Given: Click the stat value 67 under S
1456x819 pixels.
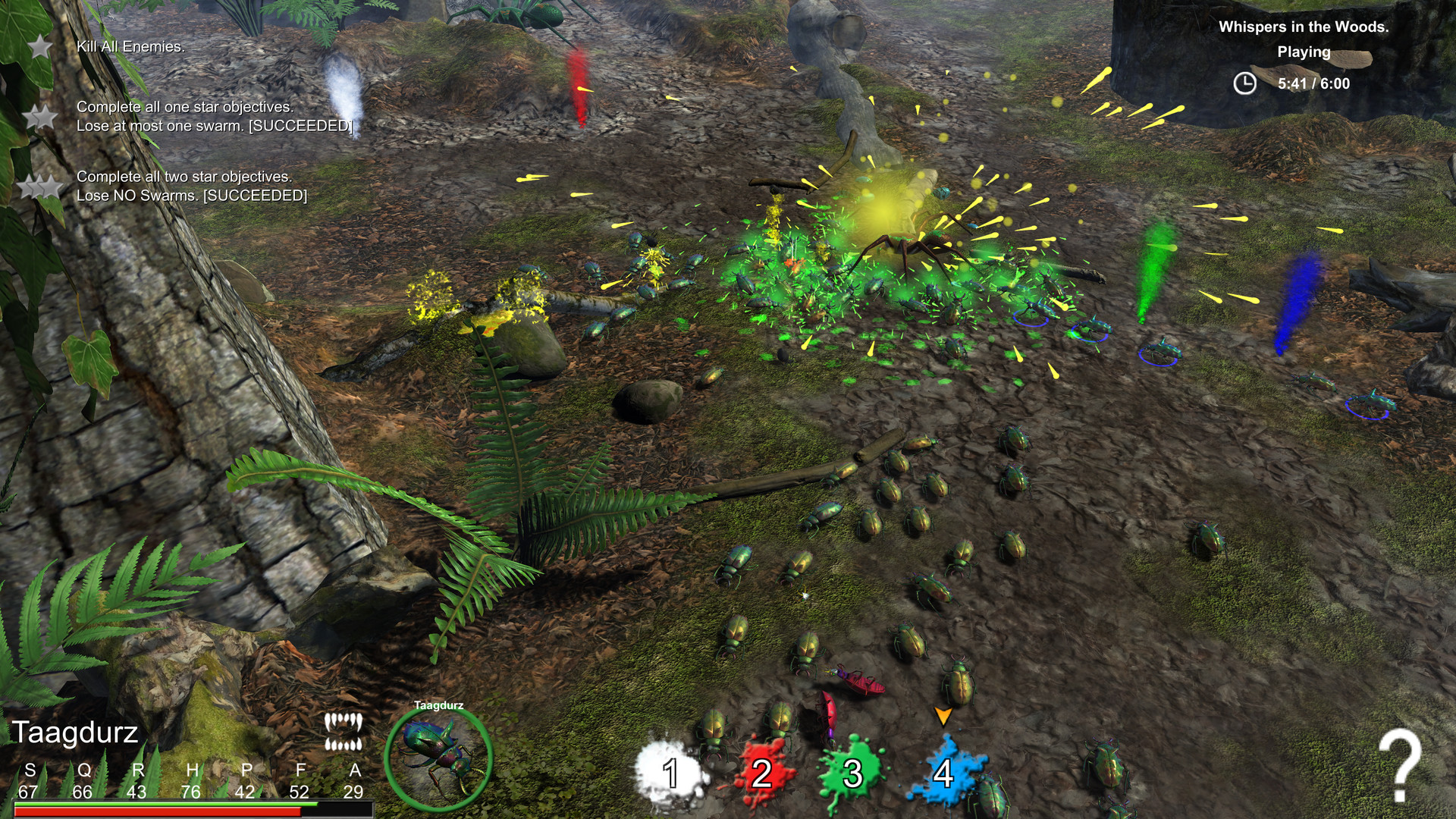Looking at the screenshot, I should click(x=29, y=791).
